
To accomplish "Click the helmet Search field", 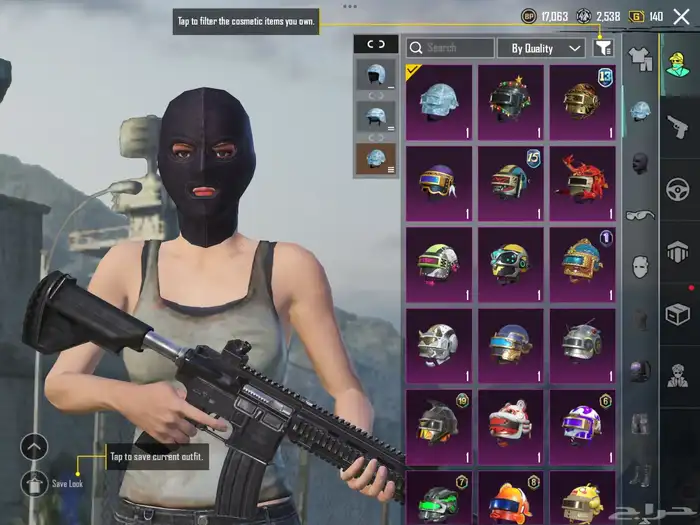I will click(450, 47).
